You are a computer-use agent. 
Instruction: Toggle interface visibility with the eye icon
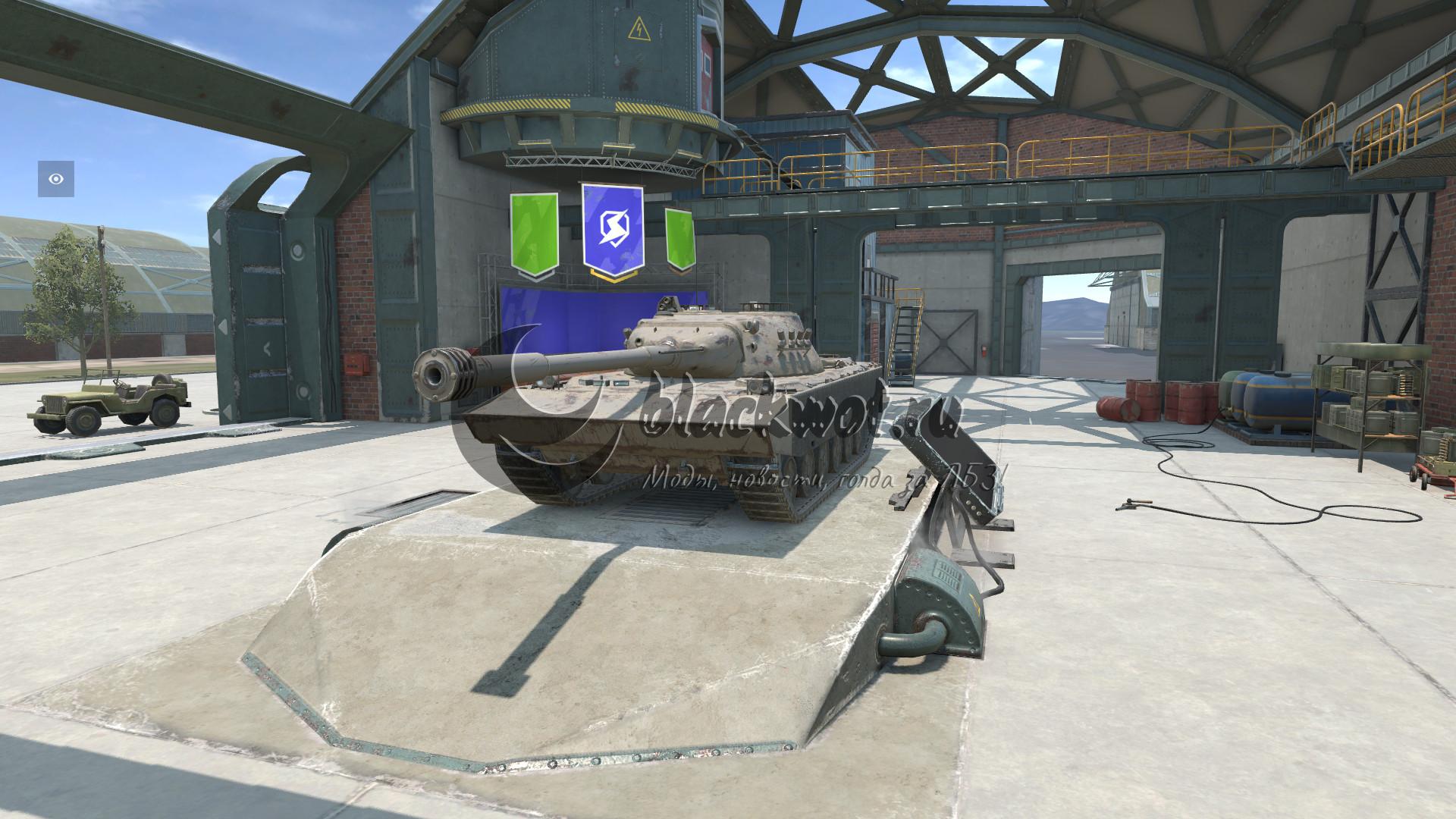click(56, 179)
